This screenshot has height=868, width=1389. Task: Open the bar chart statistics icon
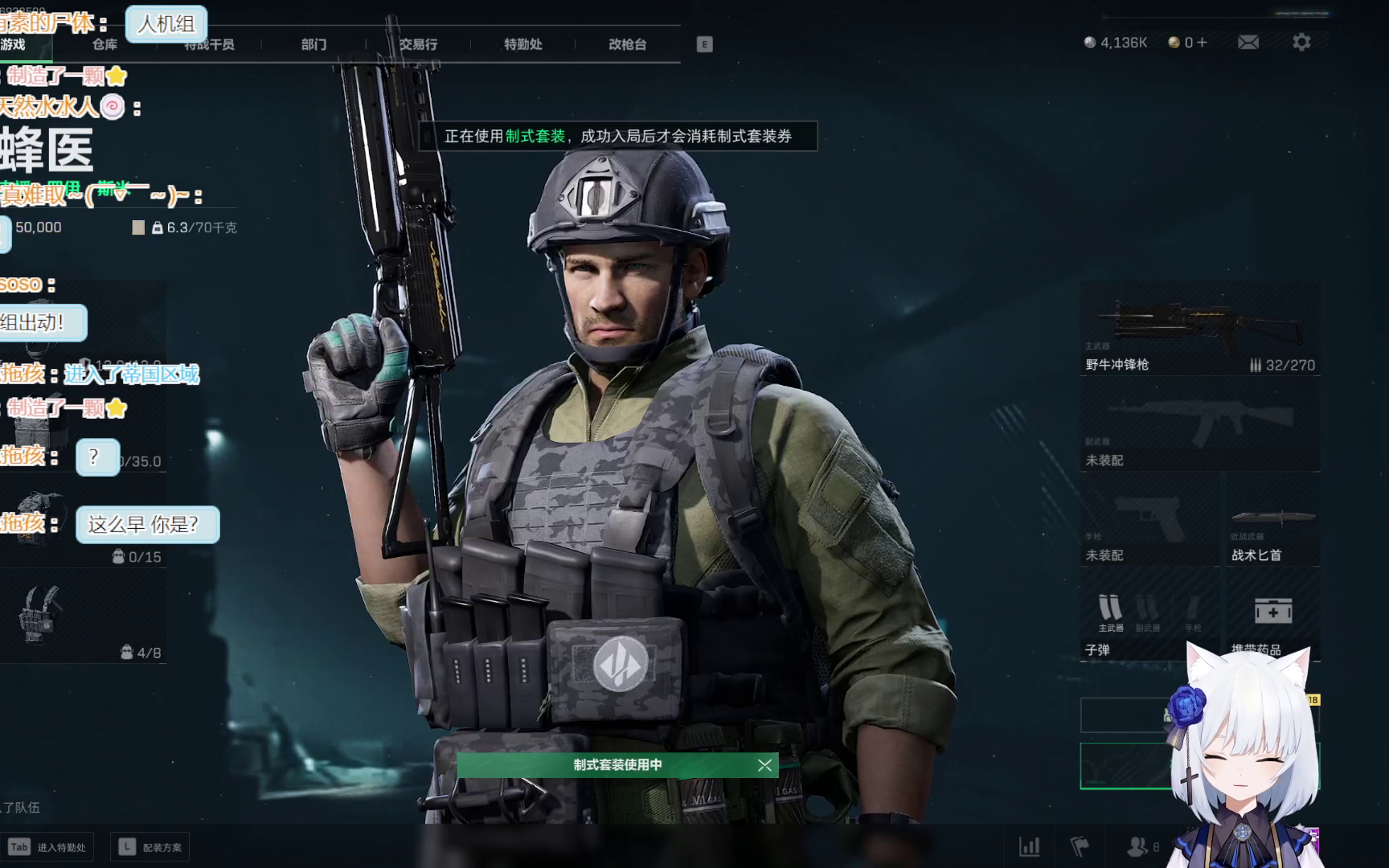pyautogui.click(x=1029, y=846)
